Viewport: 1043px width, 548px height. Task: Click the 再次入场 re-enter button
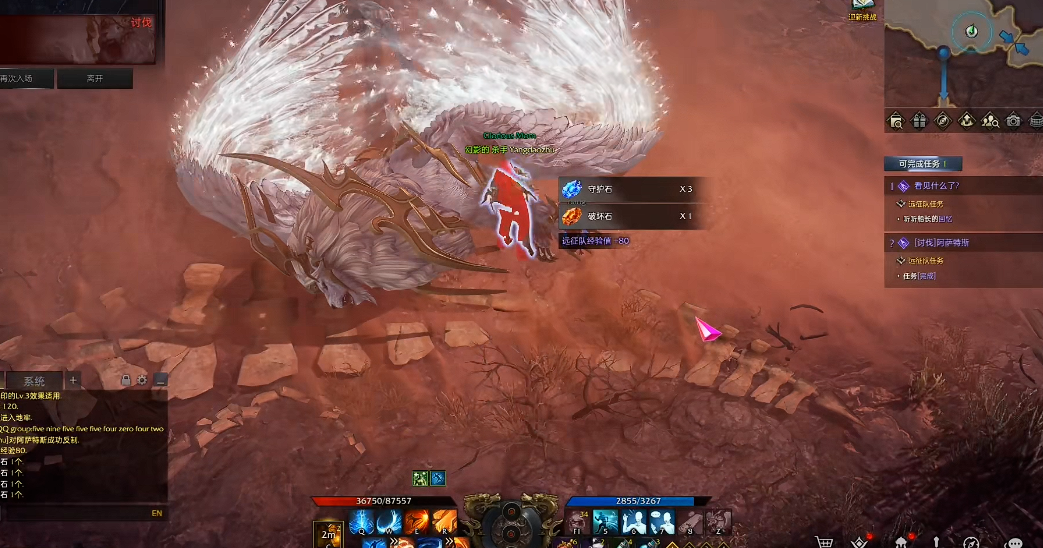23,78
